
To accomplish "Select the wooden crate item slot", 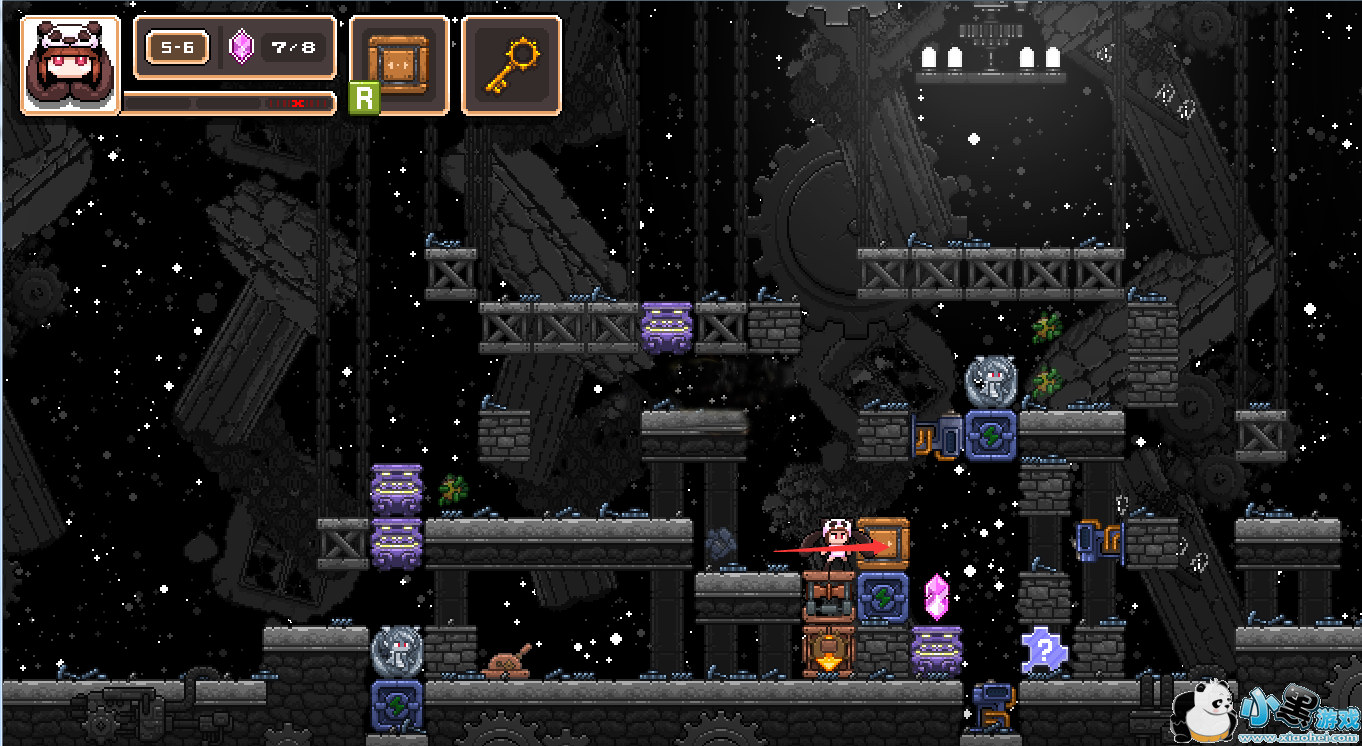I will coord(398,64).
